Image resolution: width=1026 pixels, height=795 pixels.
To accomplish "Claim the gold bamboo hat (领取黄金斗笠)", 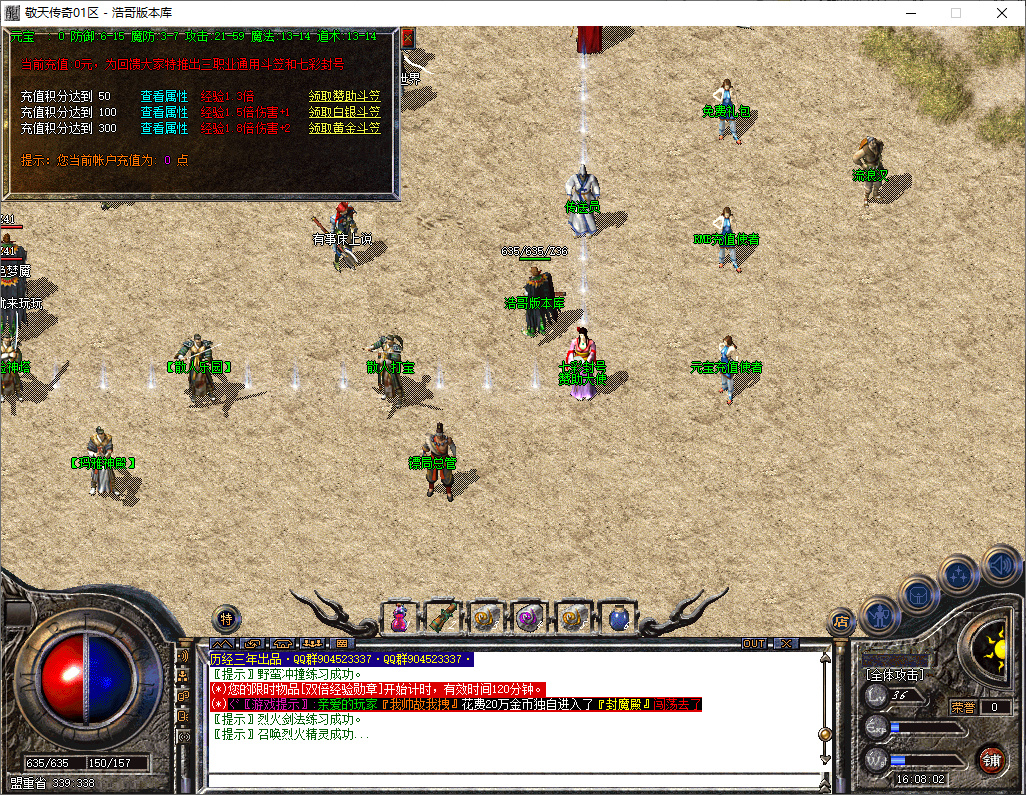I will click(x=344, y=128).
